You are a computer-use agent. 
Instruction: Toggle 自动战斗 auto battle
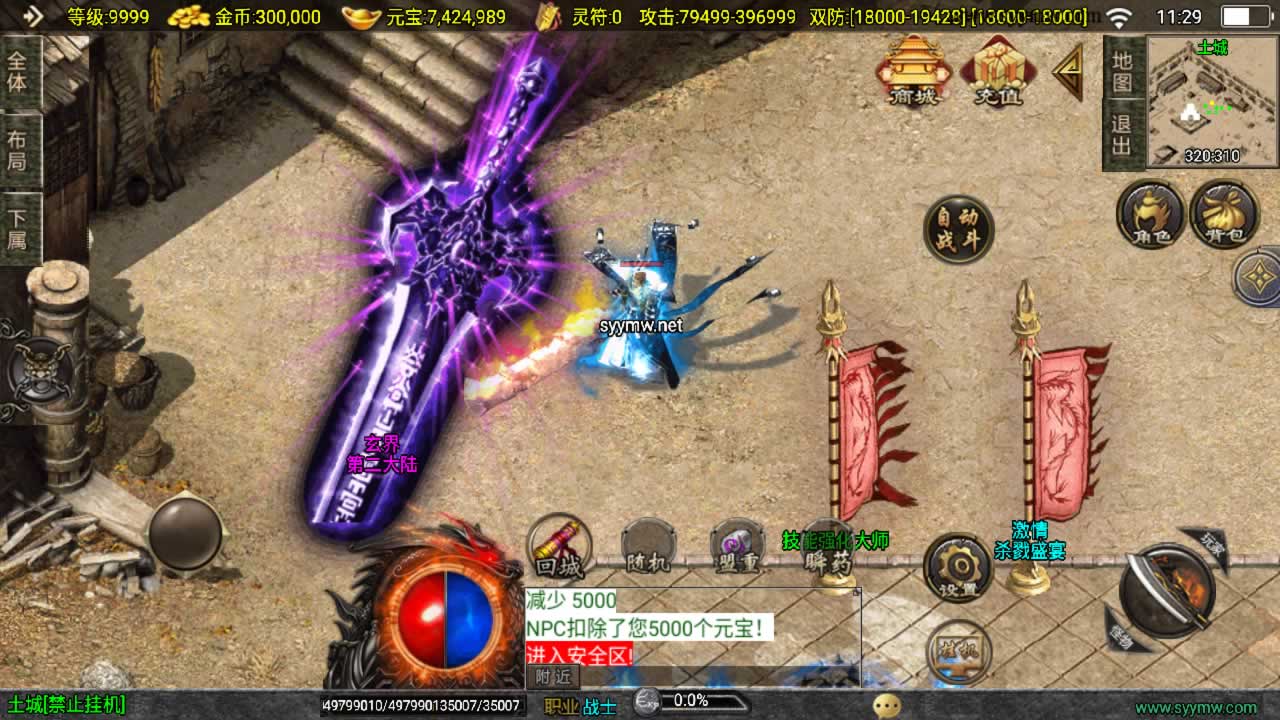click(x=958, y=230)
